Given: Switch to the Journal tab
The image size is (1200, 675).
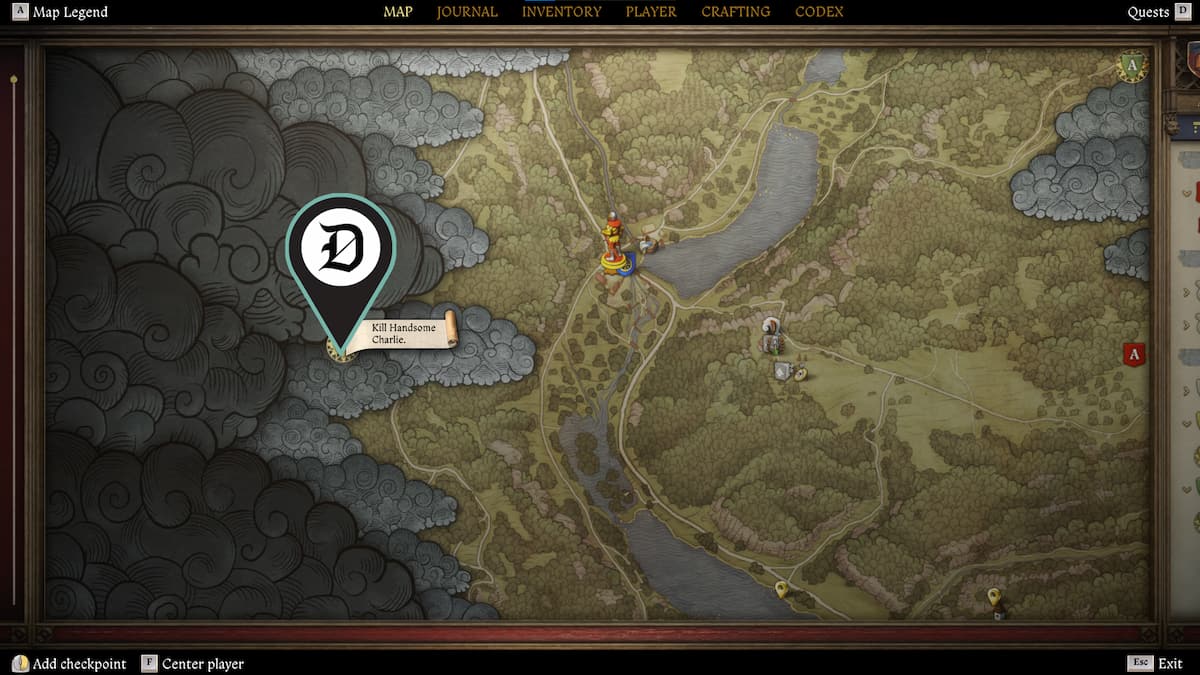Looking at the screenshot, I should point(467,12).
